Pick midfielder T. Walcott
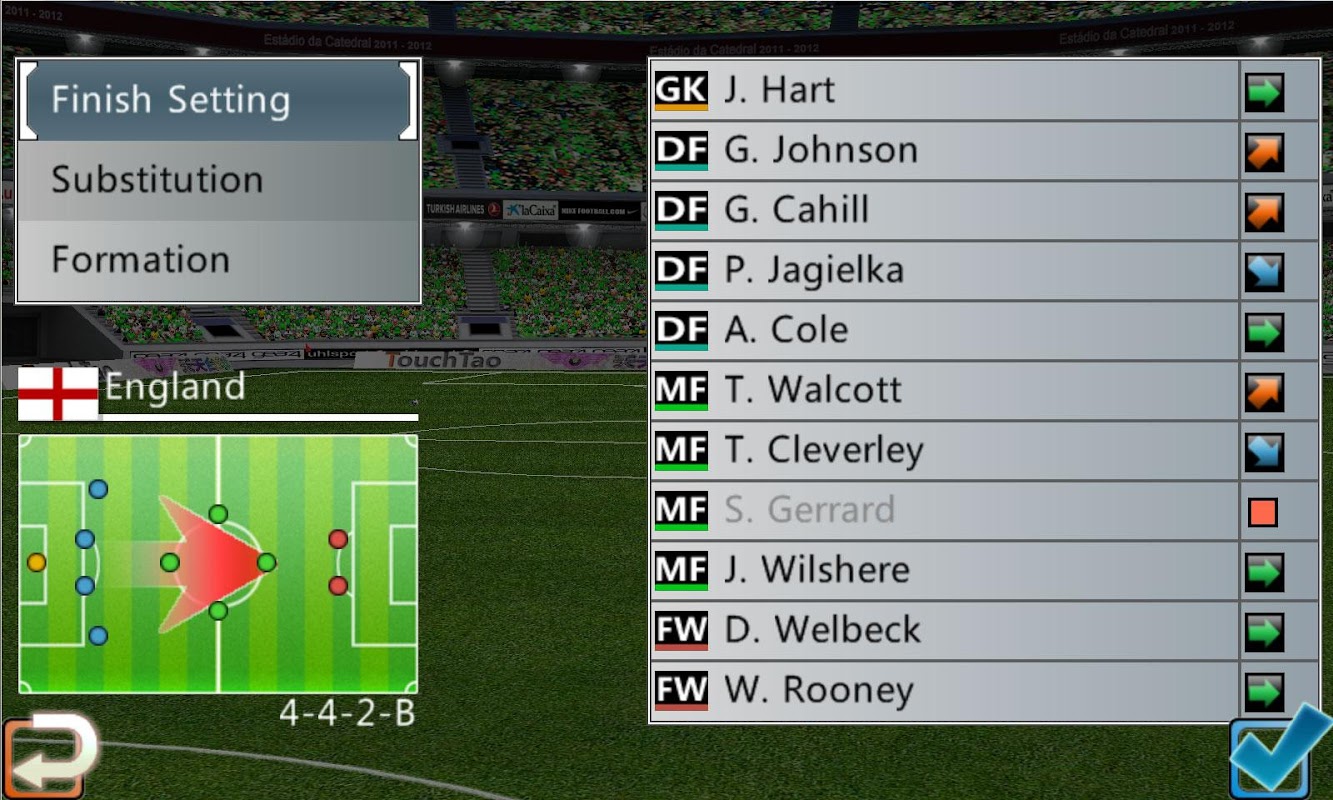Screen dimensions: 1333x800 coord(945,391)
